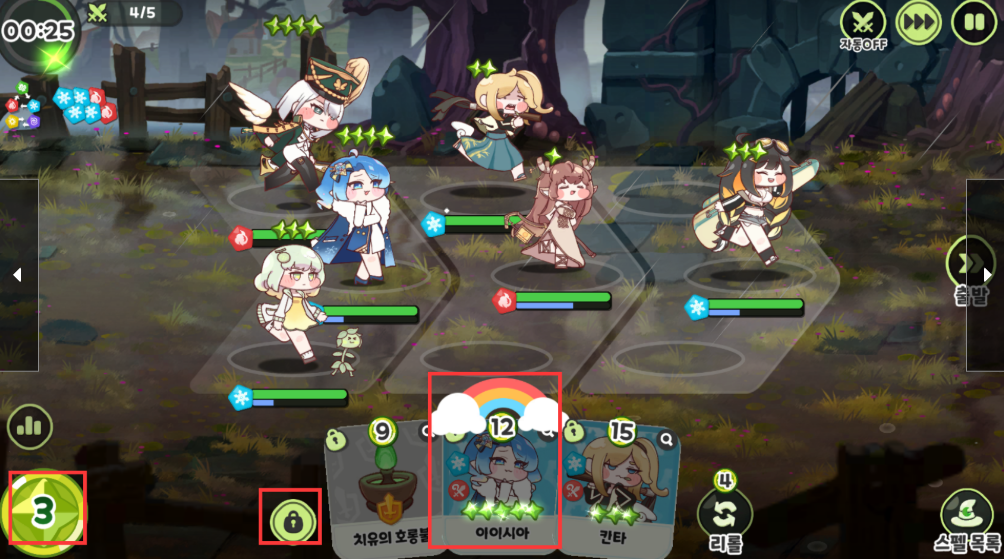1004x559 pixels.
Task: Reroll the cards with 리롤
Action: point(726,510)
